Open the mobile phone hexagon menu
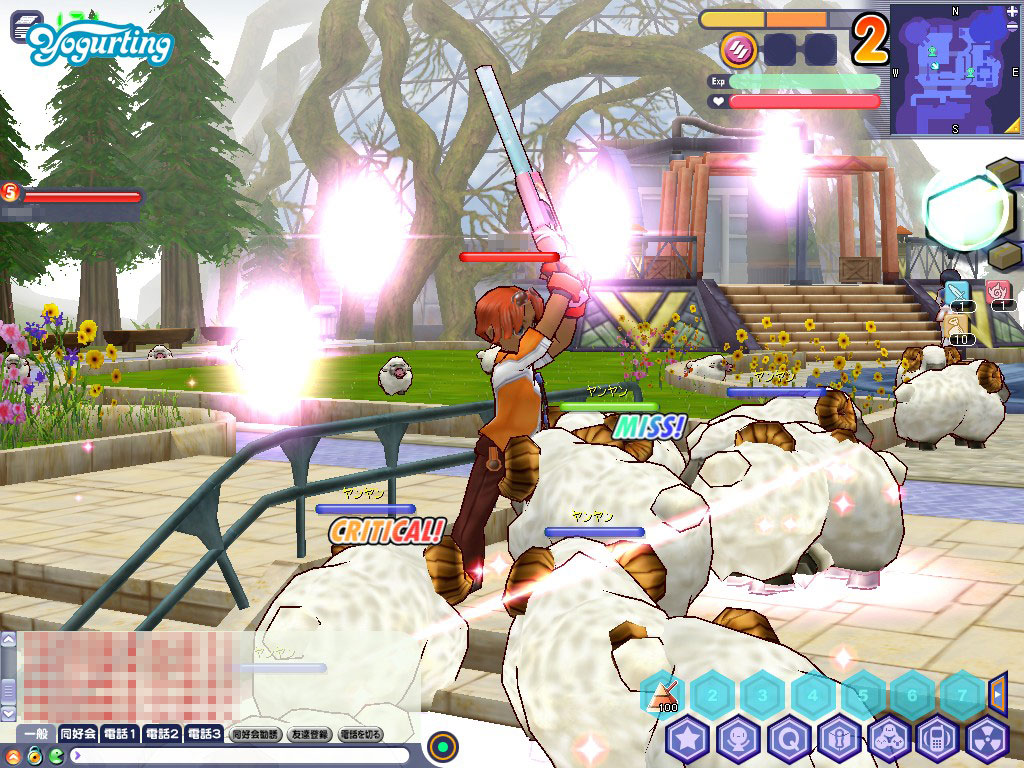 938,740
